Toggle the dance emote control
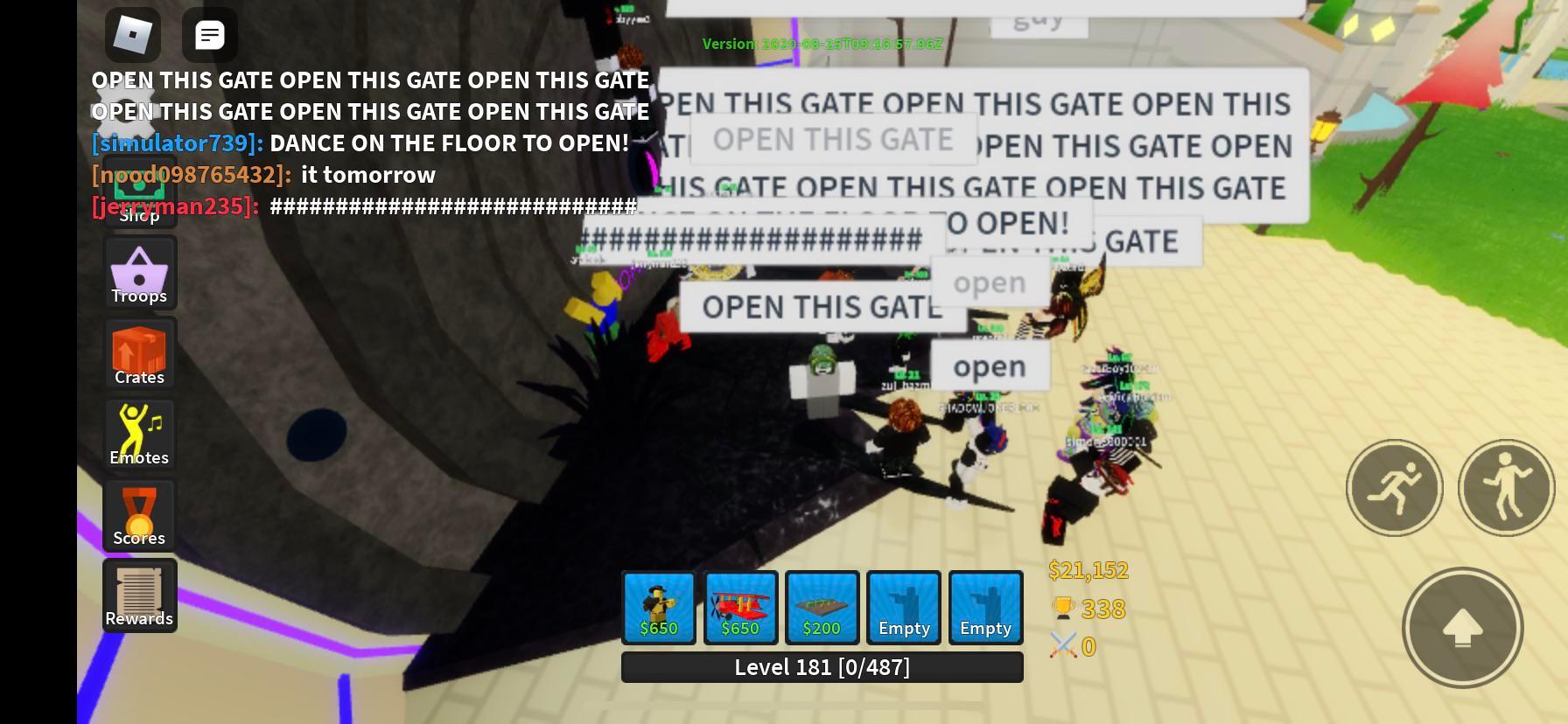 pos(1507,488)
